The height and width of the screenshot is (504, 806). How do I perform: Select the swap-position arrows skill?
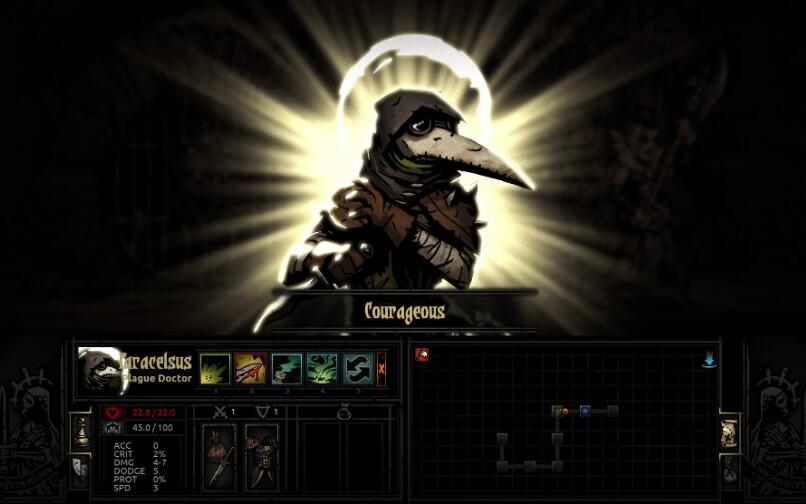coord(357,368)
